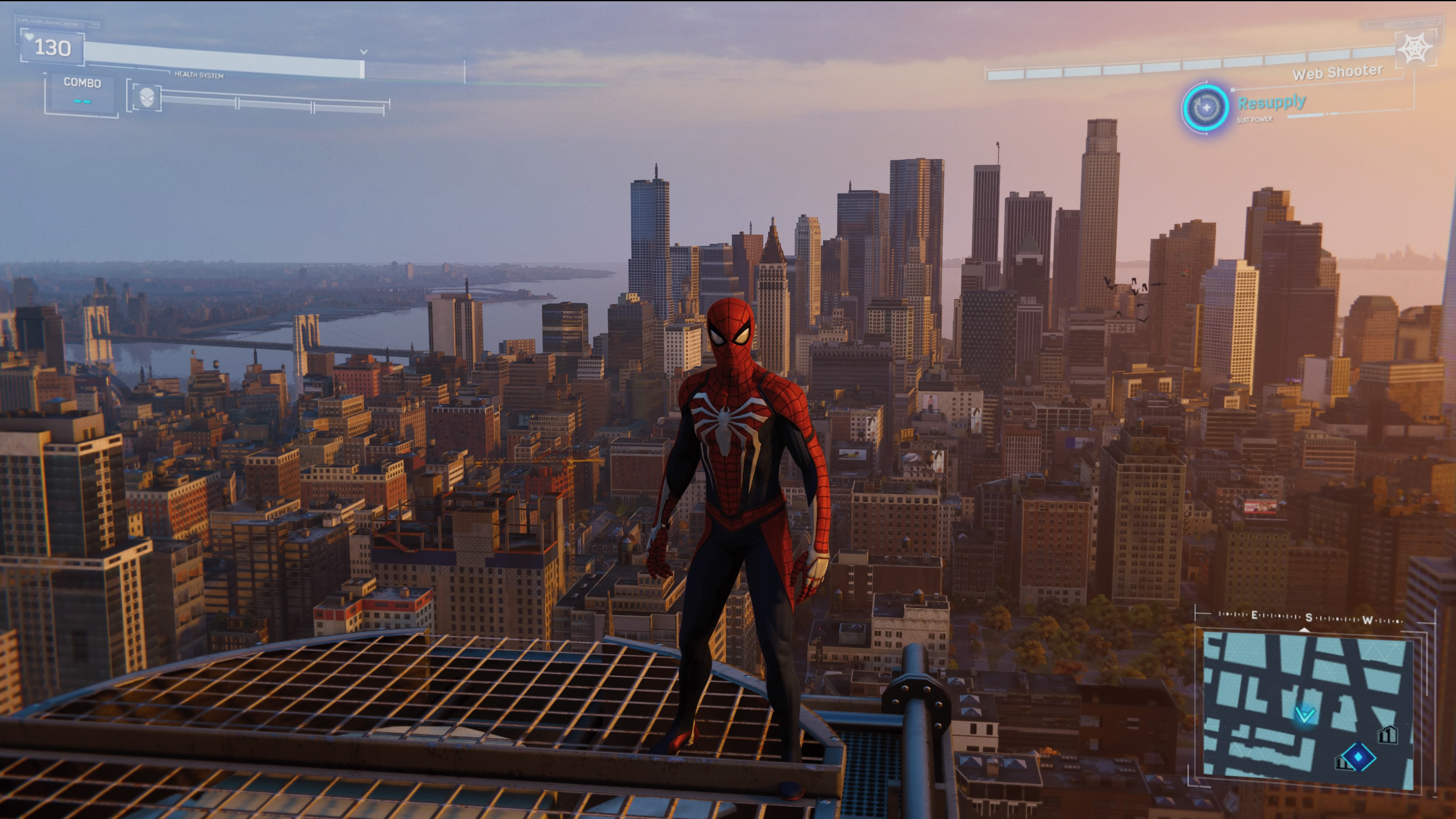Select the blue diamond marker on the minimap
The height and width of the screenshot is (819, 1456).
[1358, 757]
